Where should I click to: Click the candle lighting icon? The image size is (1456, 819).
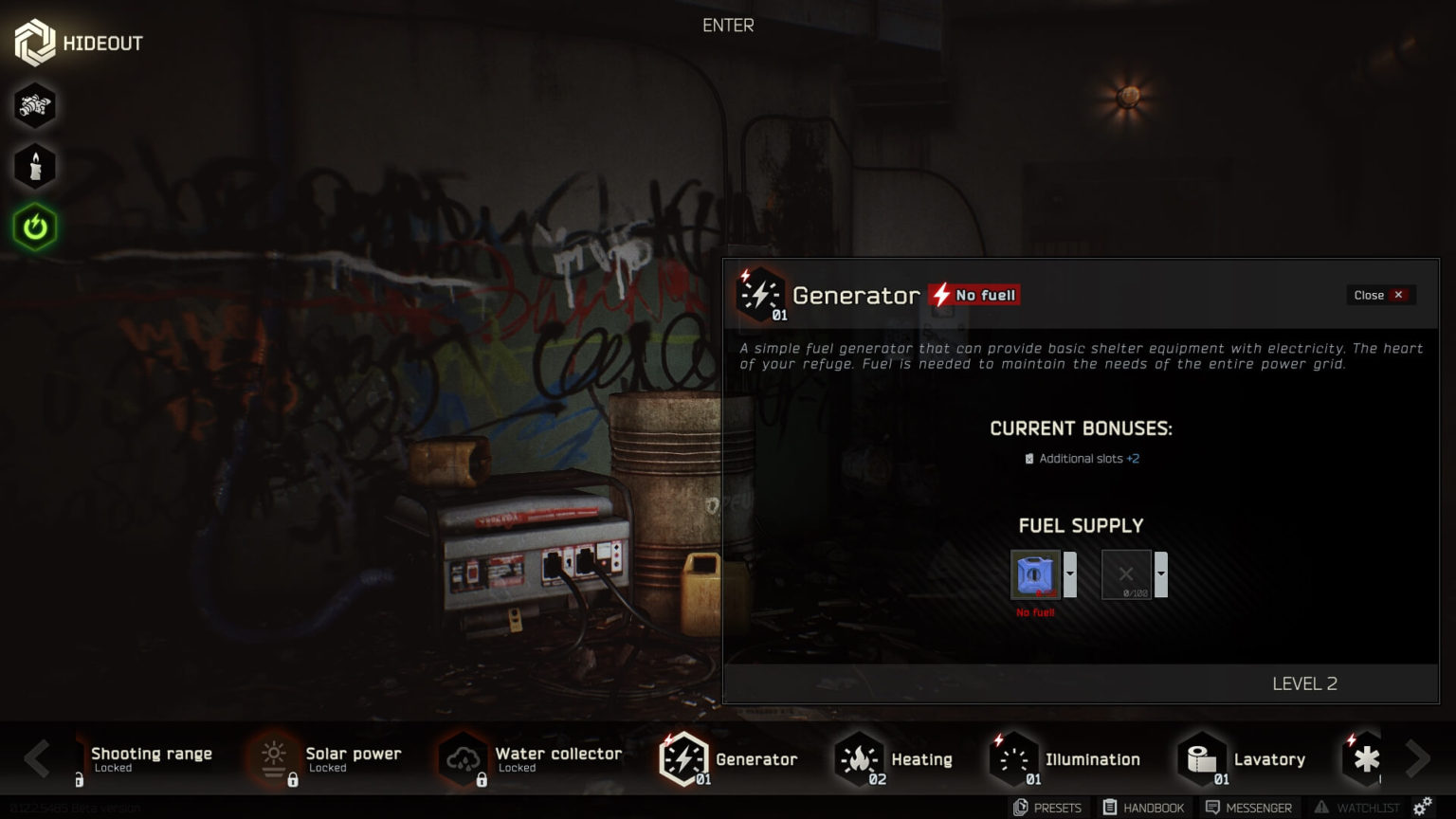coord(35,167)
